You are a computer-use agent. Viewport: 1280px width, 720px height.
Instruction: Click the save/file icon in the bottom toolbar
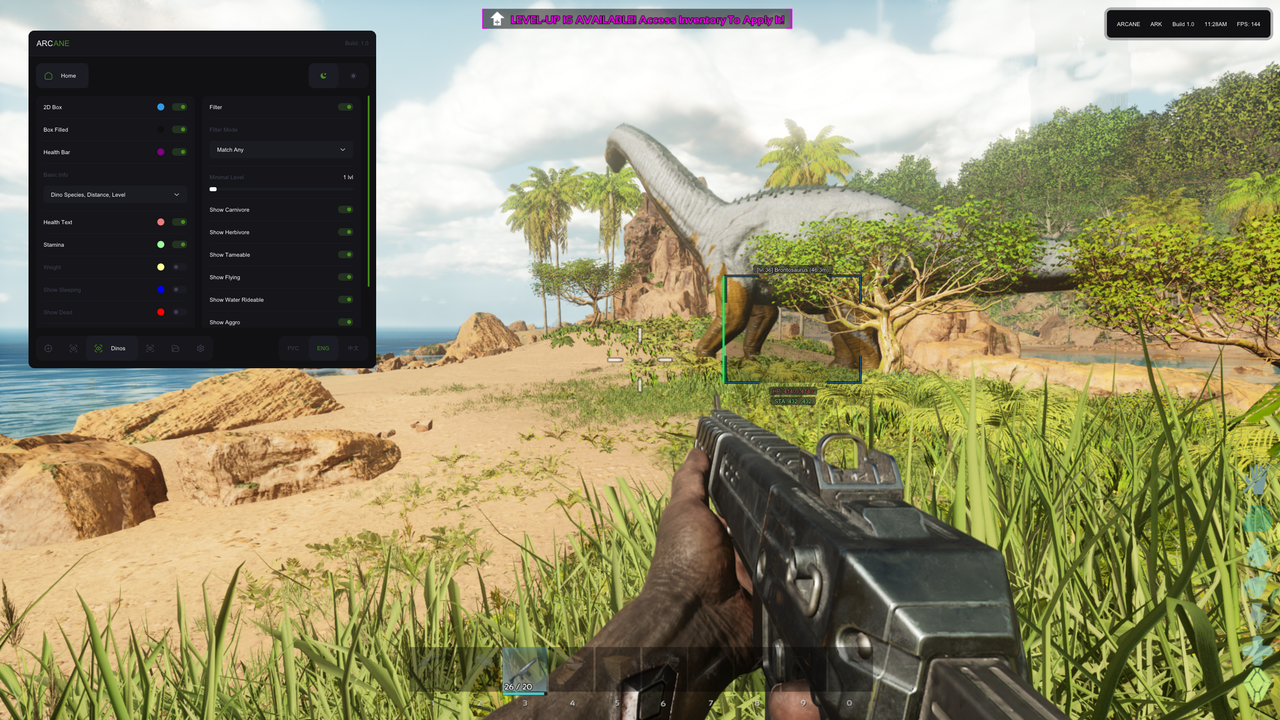(176, 348)
